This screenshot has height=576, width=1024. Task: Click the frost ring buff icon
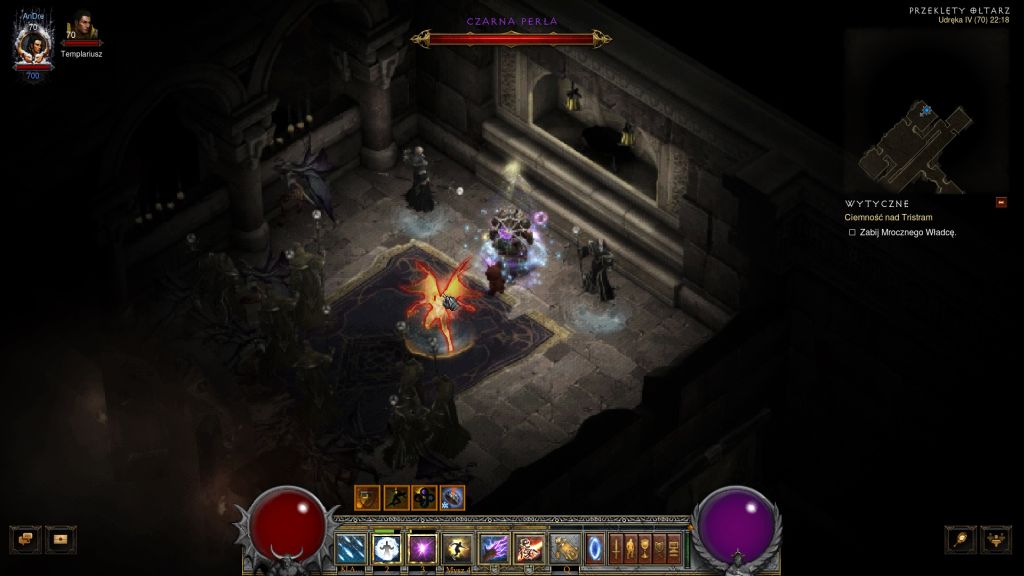click(x=452, y=497)
